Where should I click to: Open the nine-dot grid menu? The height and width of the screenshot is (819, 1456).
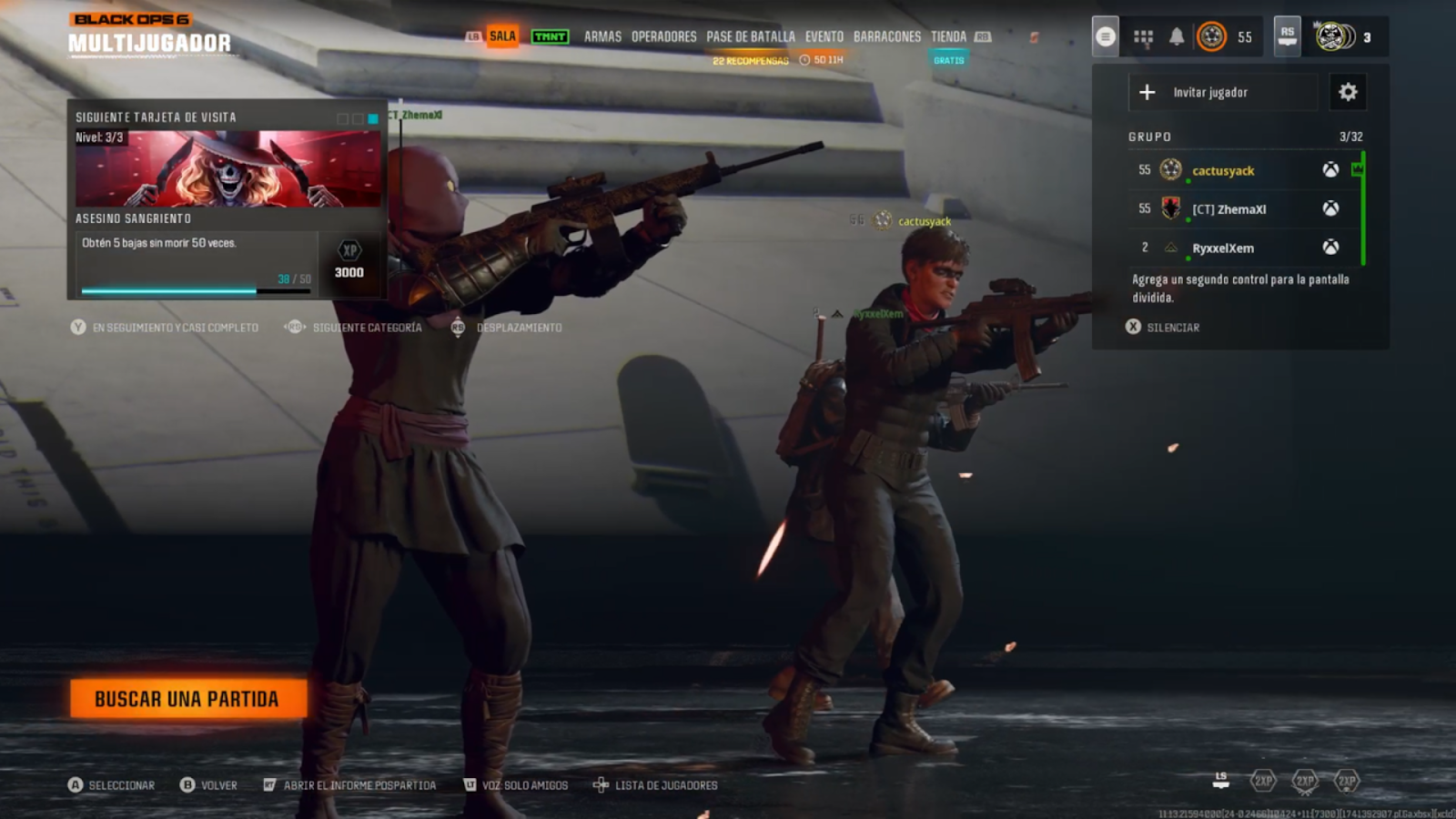tap(1143, 37)
